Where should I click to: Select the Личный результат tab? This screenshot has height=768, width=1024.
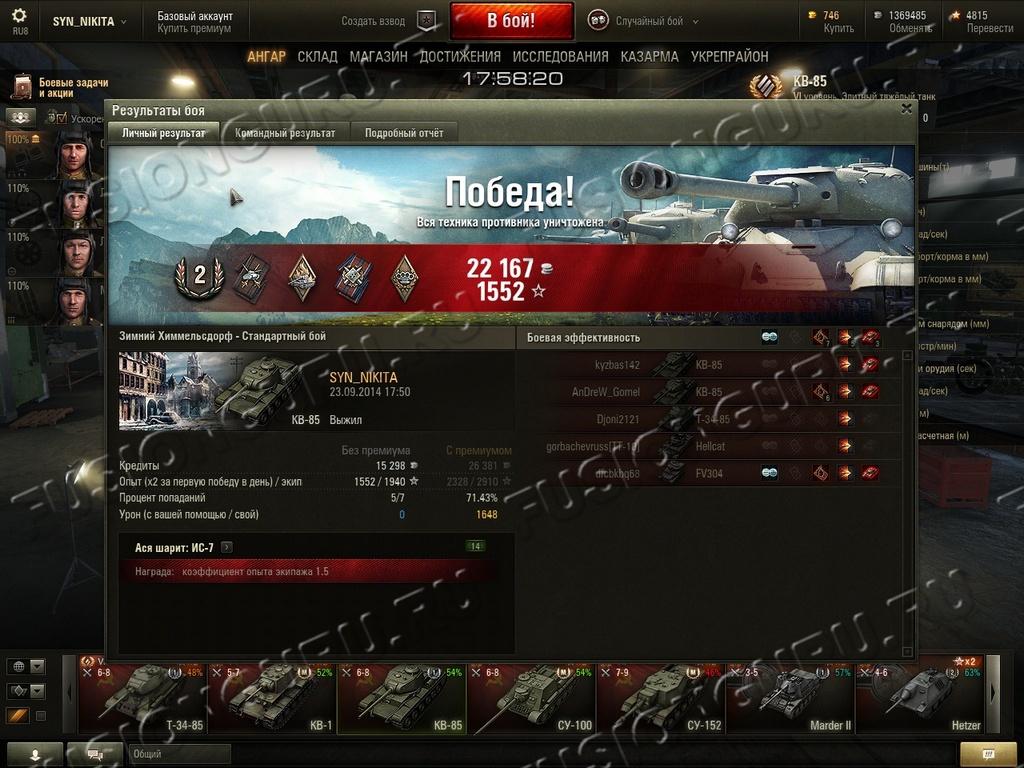pyautogui.click(x=163, y=132)
